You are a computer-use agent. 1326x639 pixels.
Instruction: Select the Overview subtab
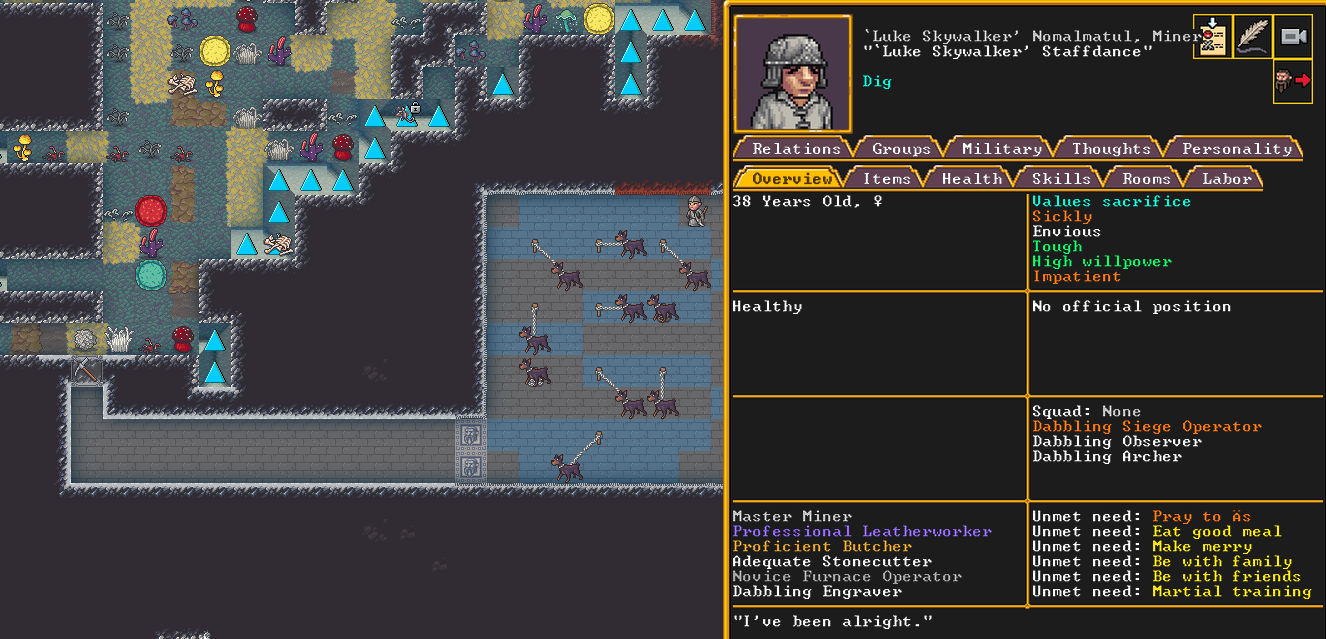click(792, 179)
